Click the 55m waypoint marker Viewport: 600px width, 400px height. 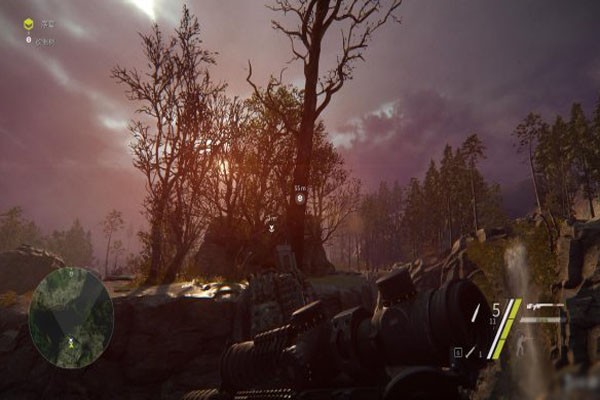(299, 199)
